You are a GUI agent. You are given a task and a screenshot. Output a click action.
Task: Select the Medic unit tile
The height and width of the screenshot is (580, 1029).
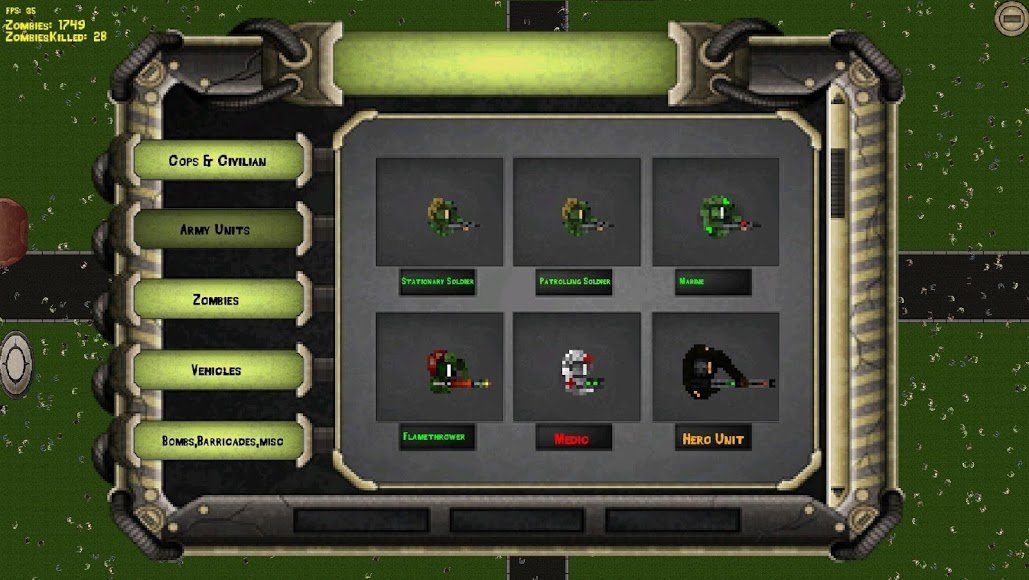[x=576, y=367]
